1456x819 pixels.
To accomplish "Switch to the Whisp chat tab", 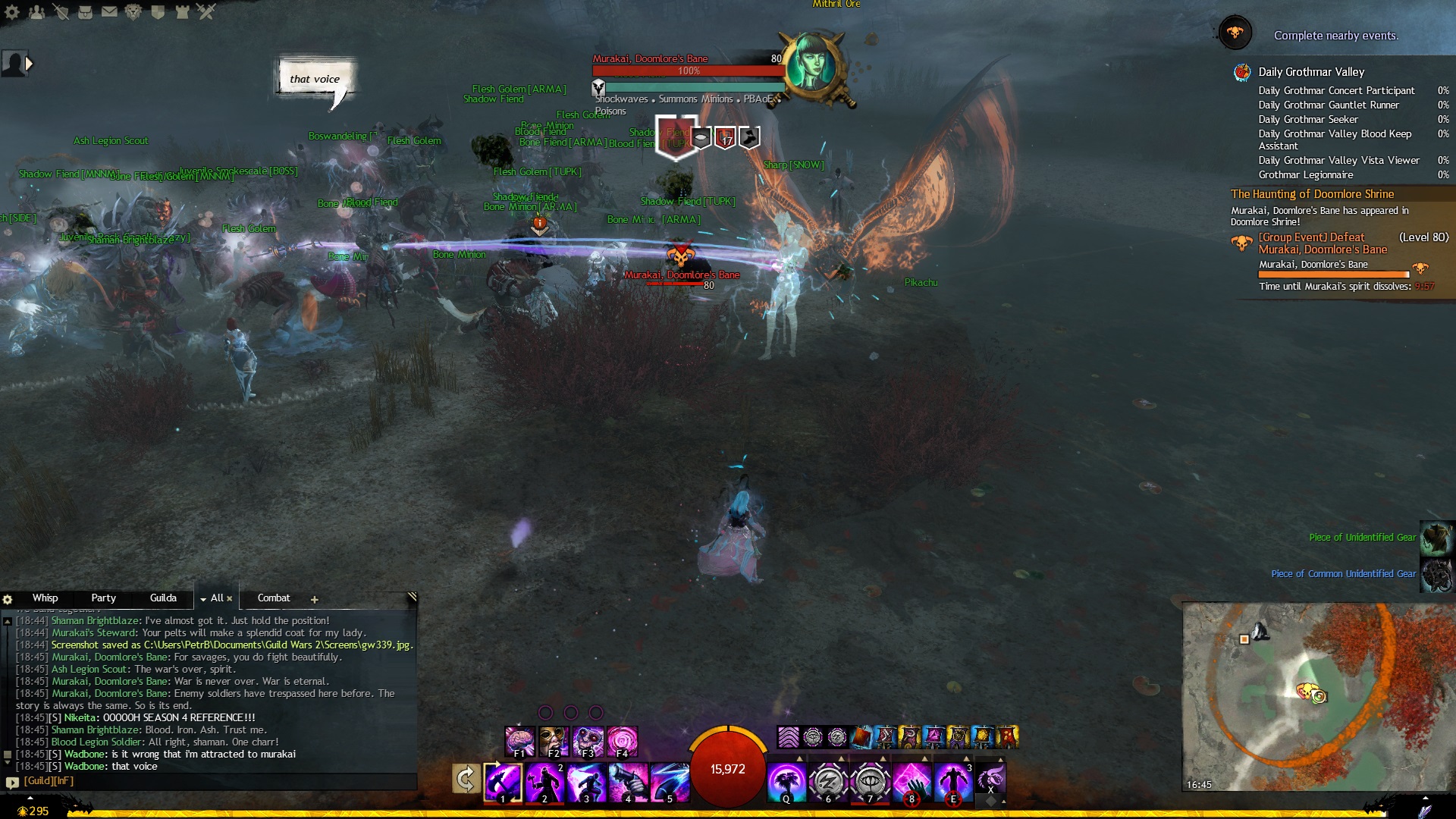I will pyautogui.click(x=45, y=598).
